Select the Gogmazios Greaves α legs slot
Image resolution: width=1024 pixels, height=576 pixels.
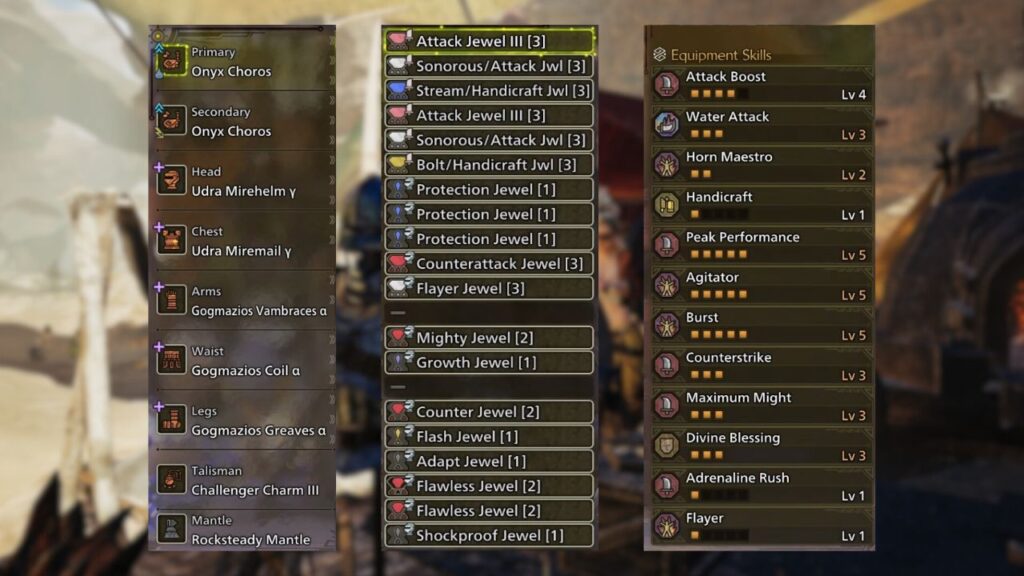point(242,421)
